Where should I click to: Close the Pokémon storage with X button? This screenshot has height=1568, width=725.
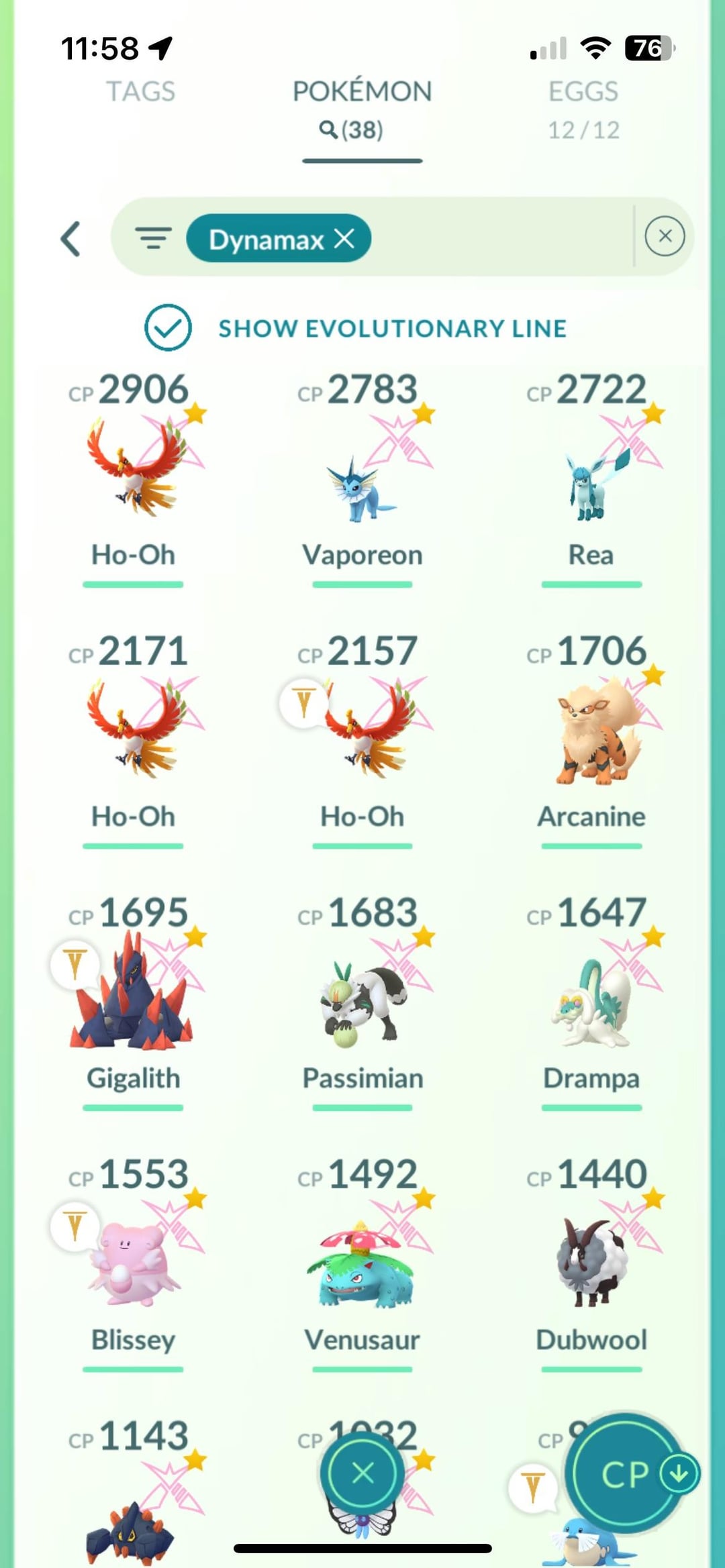(x=362, y=1473)
